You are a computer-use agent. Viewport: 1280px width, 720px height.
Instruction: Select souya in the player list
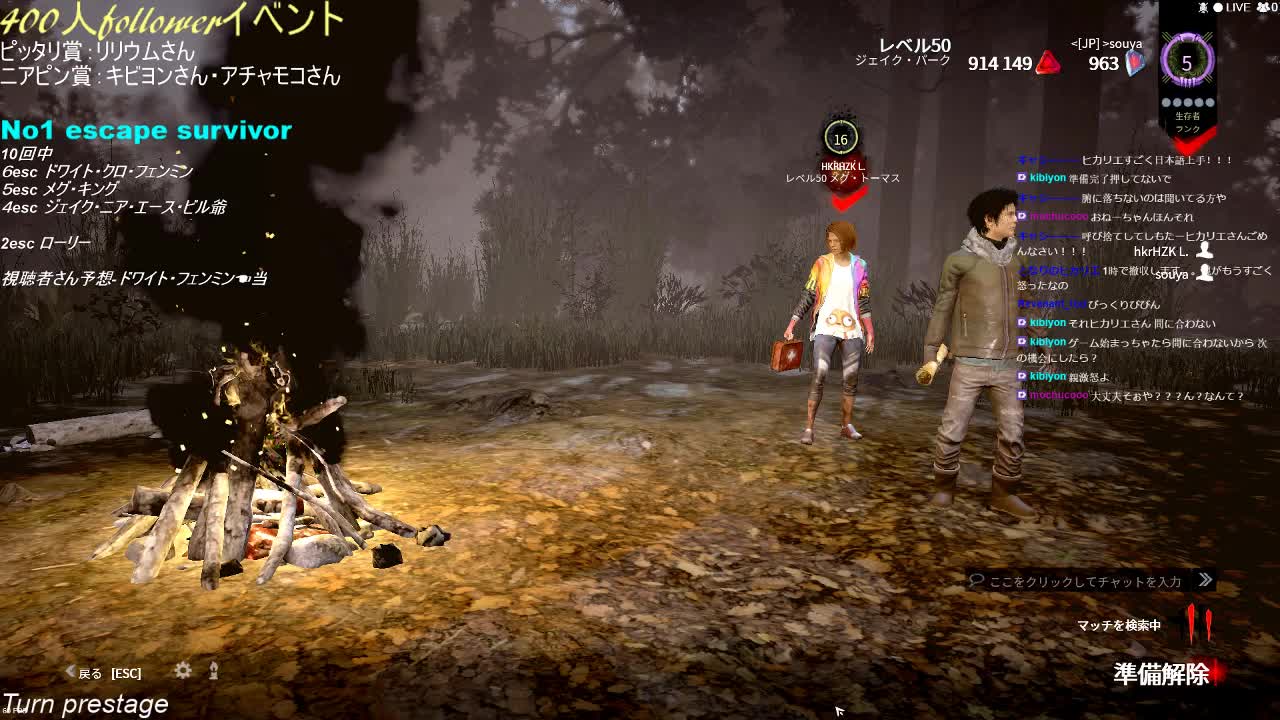pyautogui.click(x=1172, y=274)
